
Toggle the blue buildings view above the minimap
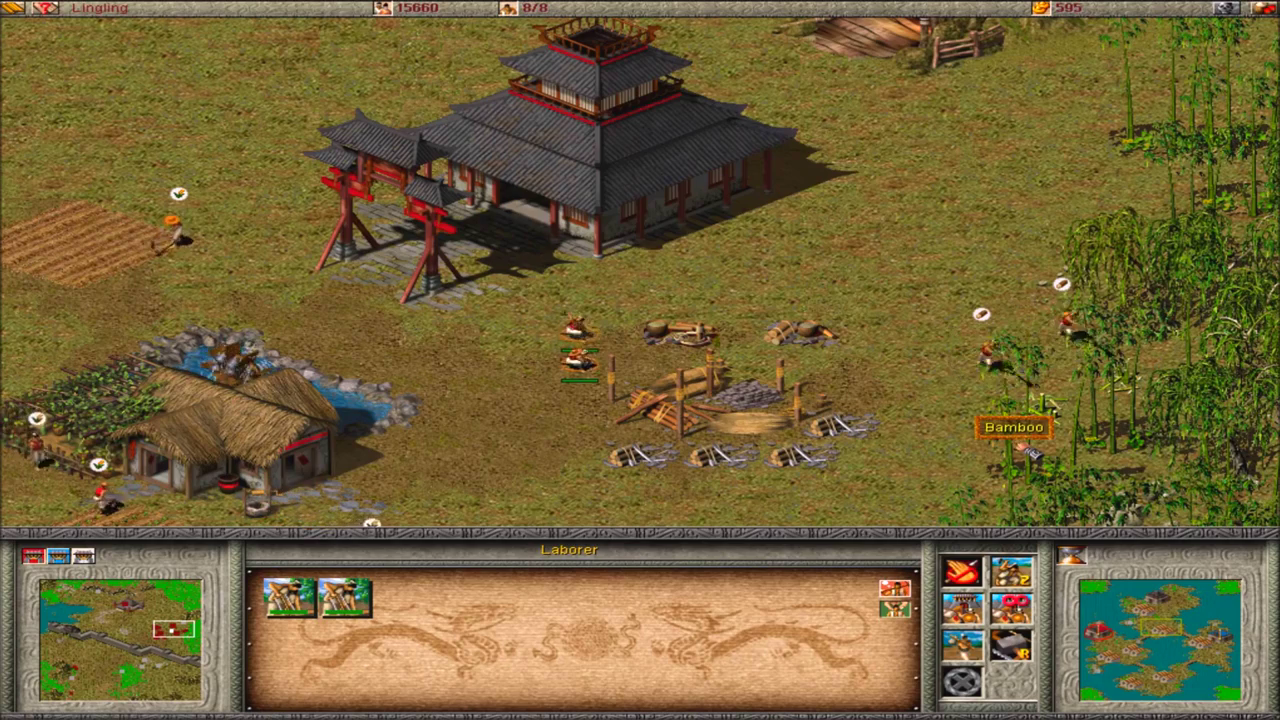point(59,555)
